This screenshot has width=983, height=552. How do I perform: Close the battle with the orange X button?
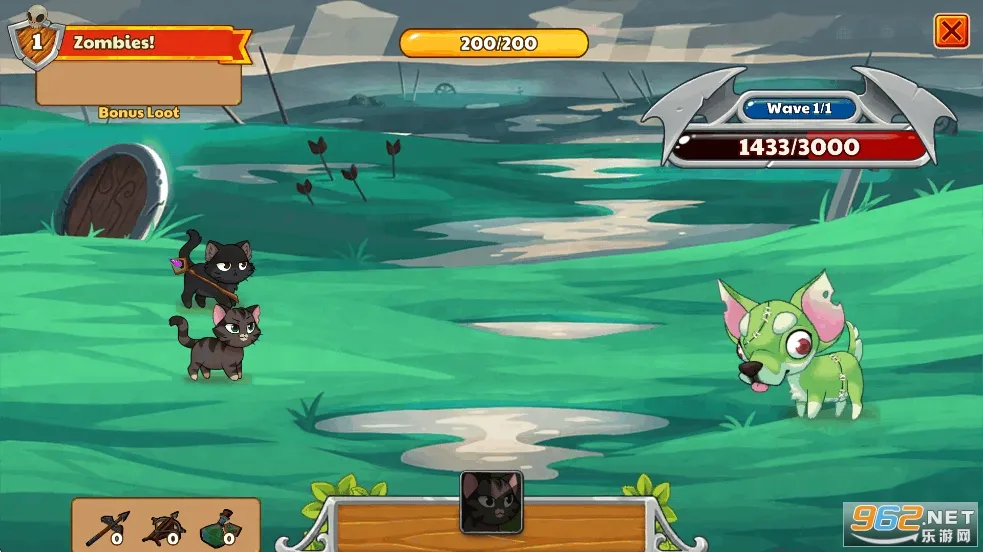click(x=951, y=31)
